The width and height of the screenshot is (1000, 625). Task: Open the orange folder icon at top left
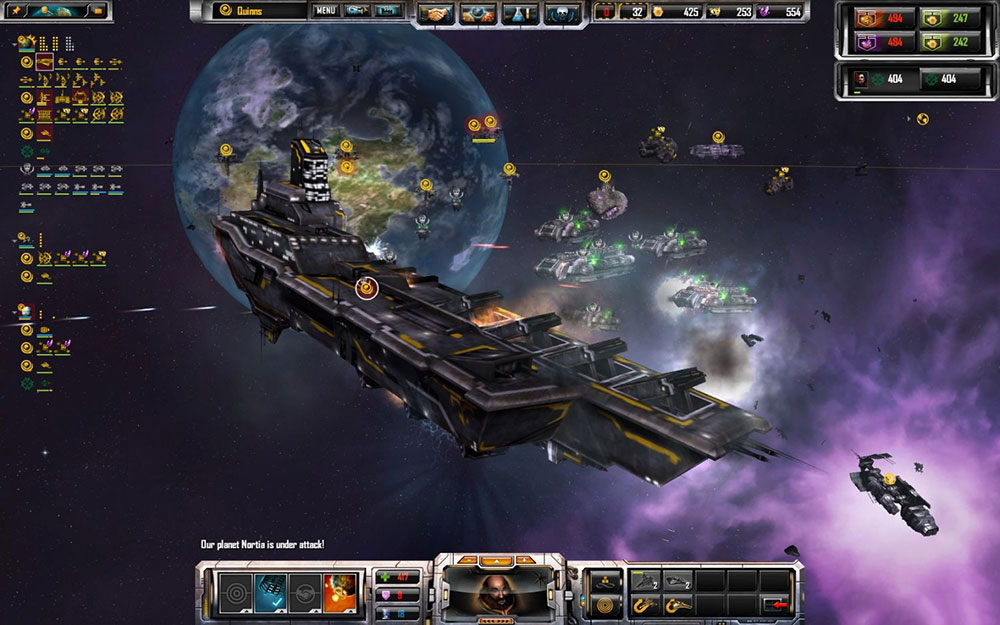click(x=98, y=10)
